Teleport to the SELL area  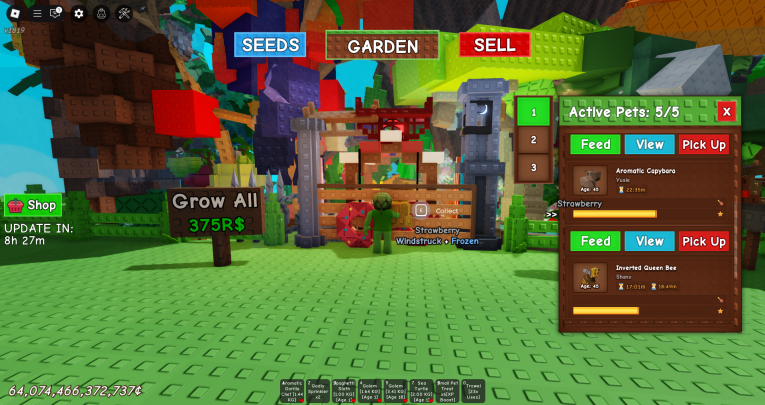point(494,45)
